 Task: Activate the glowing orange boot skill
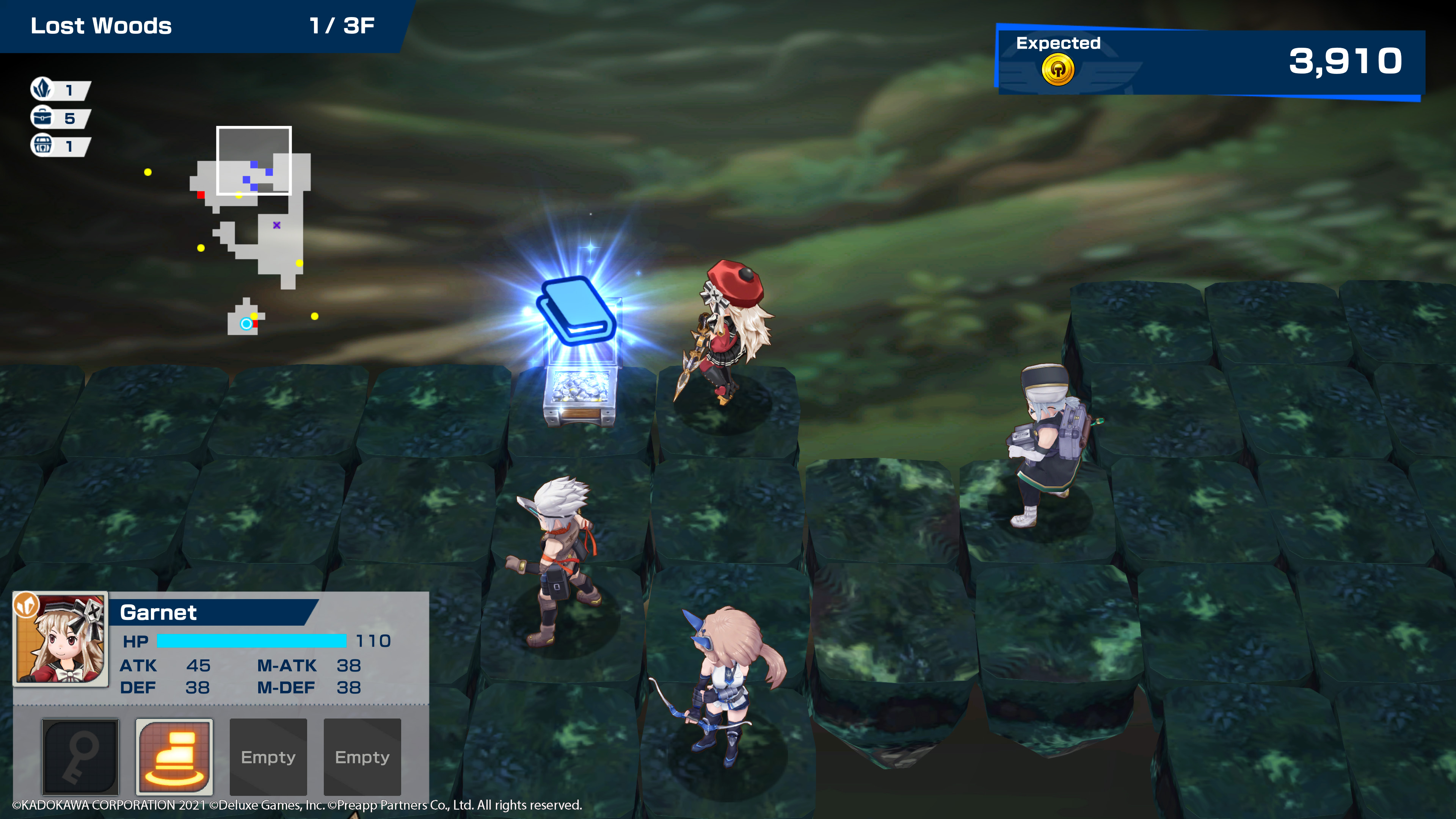click(174, 756)
